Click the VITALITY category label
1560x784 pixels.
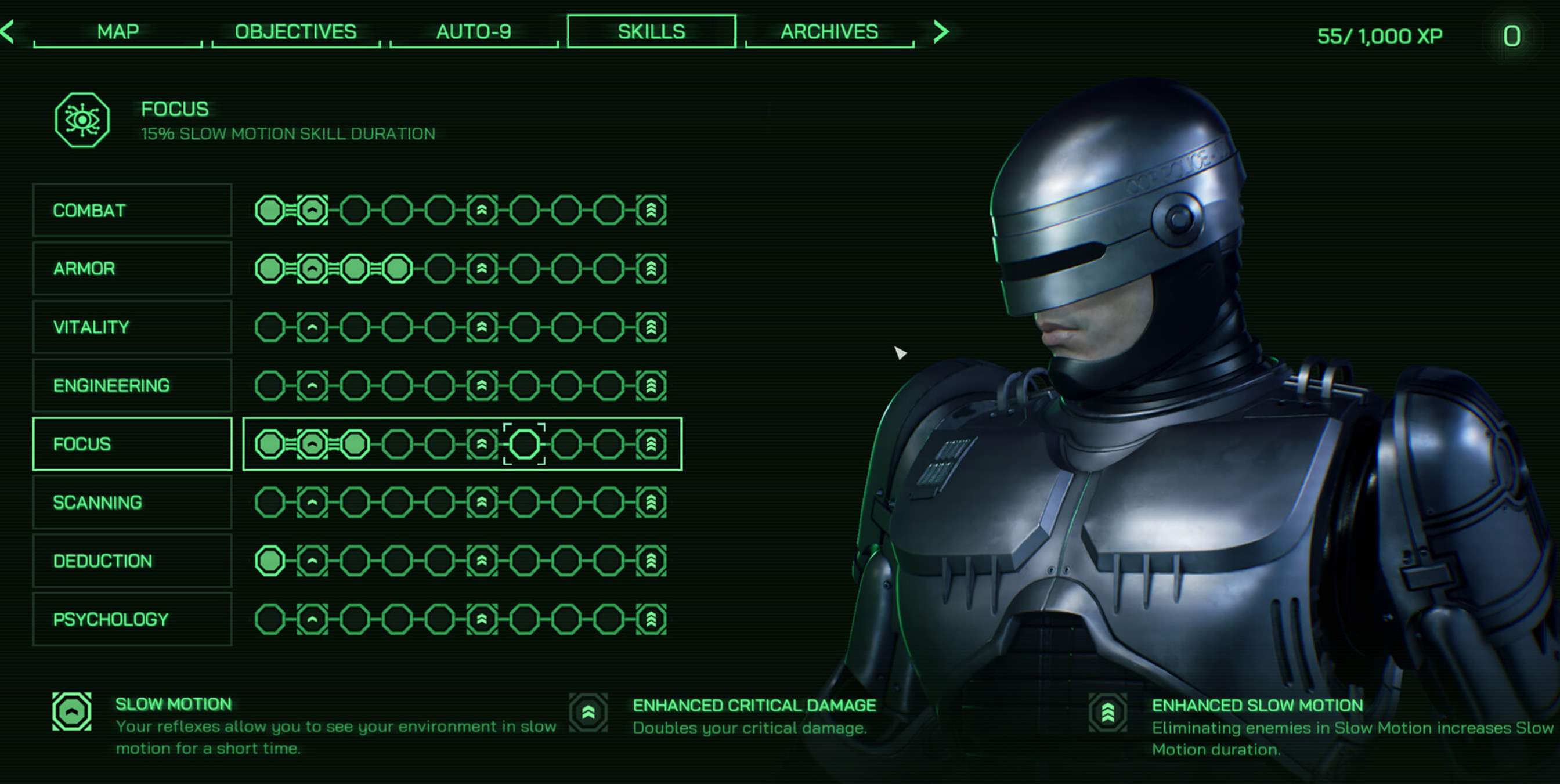tap(132, 327)
